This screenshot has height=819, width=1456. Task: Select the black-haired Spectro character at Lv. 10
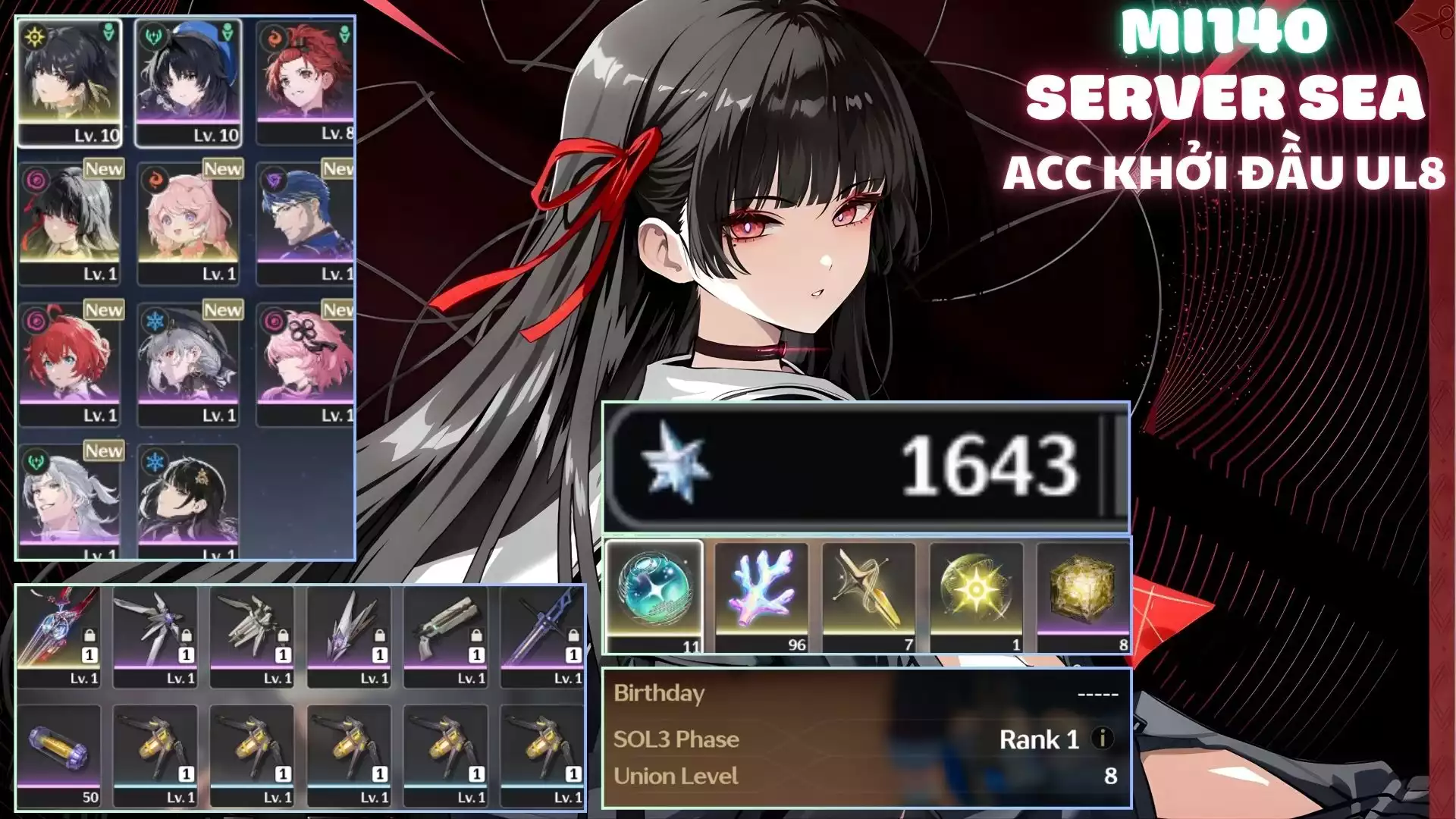click(x=69, y=82)
